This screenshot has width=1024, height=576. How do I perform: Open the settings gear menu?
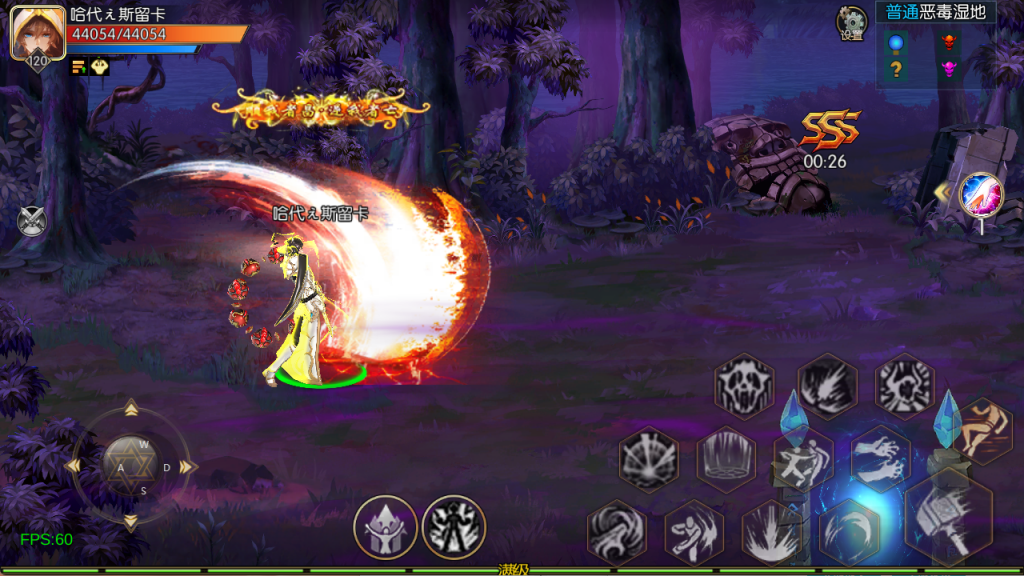(852, 21)
